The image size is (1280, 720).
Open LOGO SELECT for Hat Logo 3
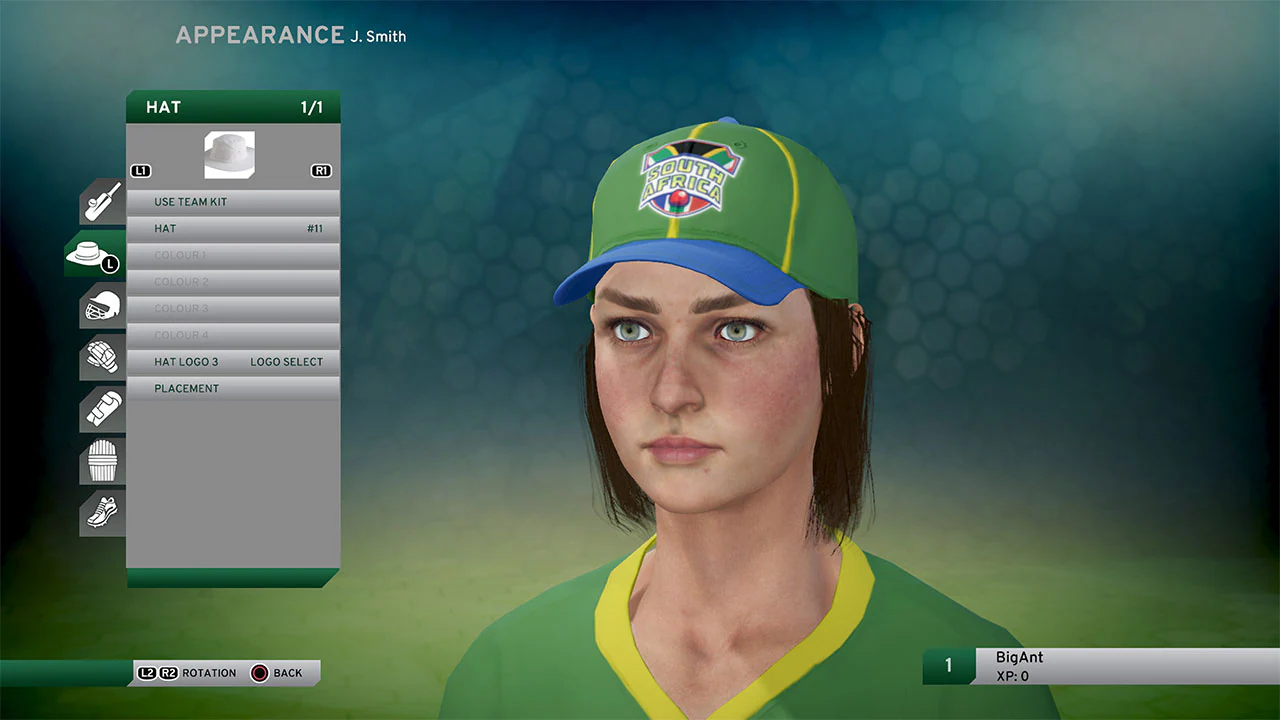tap(287, 361)
